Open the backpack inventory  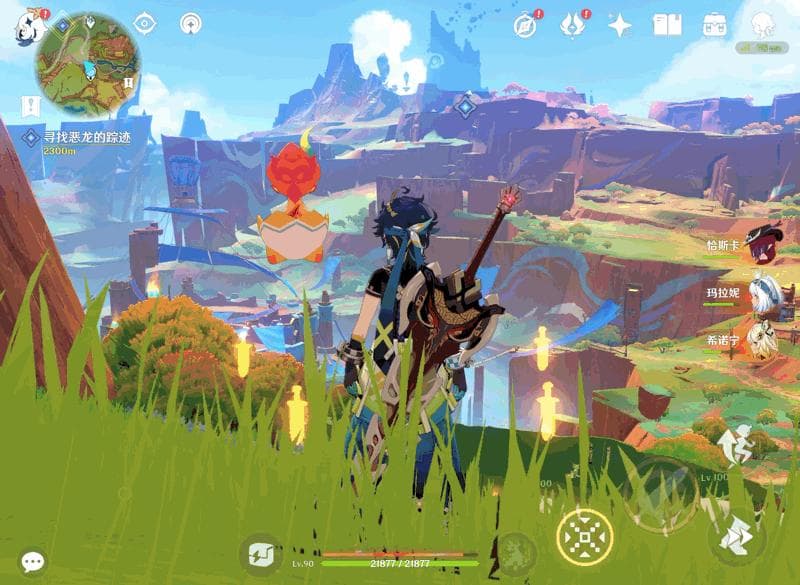pyautogui.click(x=714, y=25)
